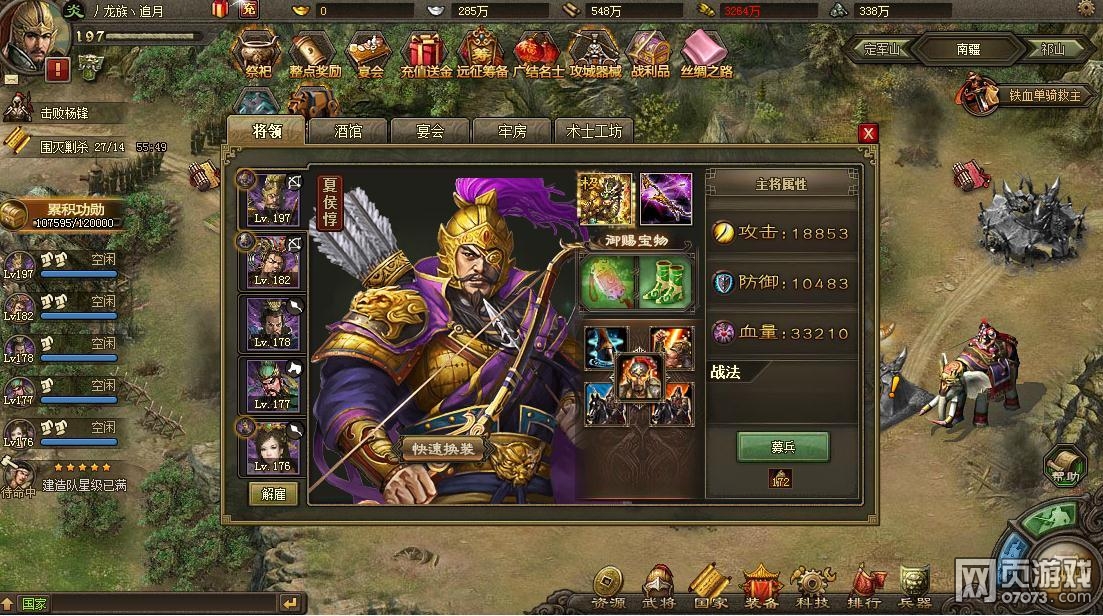Viewport: 1103px width, 616px height.
Task: Go to the 定军山 map region
Action: point(880,47)
